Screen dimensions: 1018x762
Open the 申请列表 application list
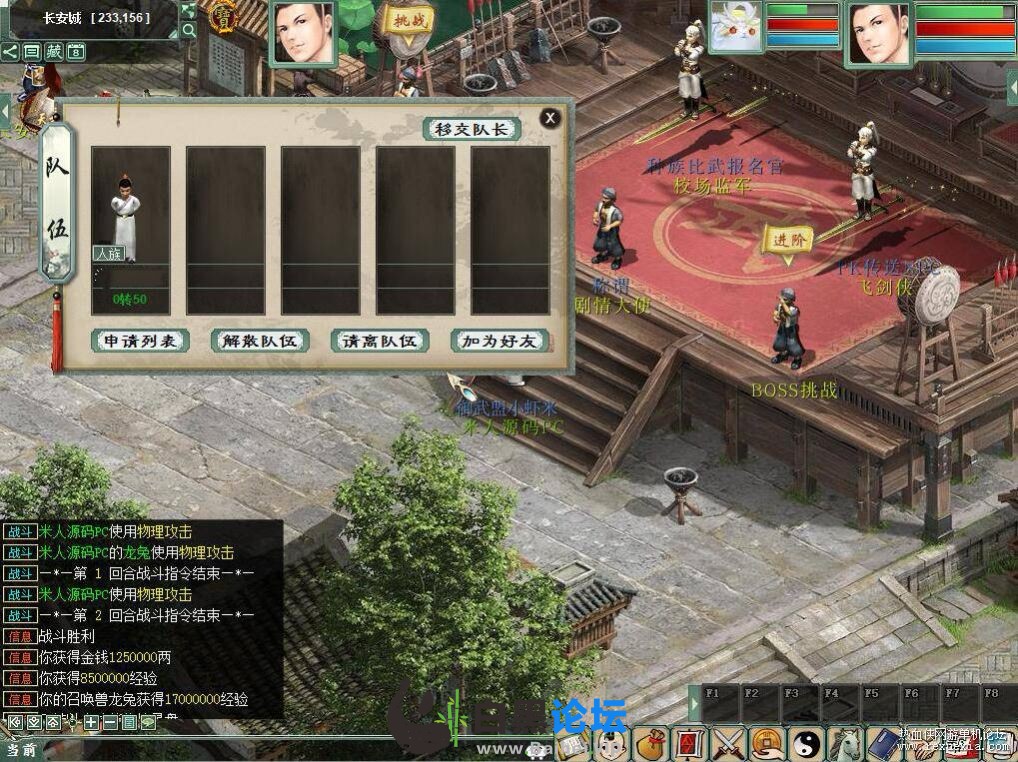coord(140,341)
